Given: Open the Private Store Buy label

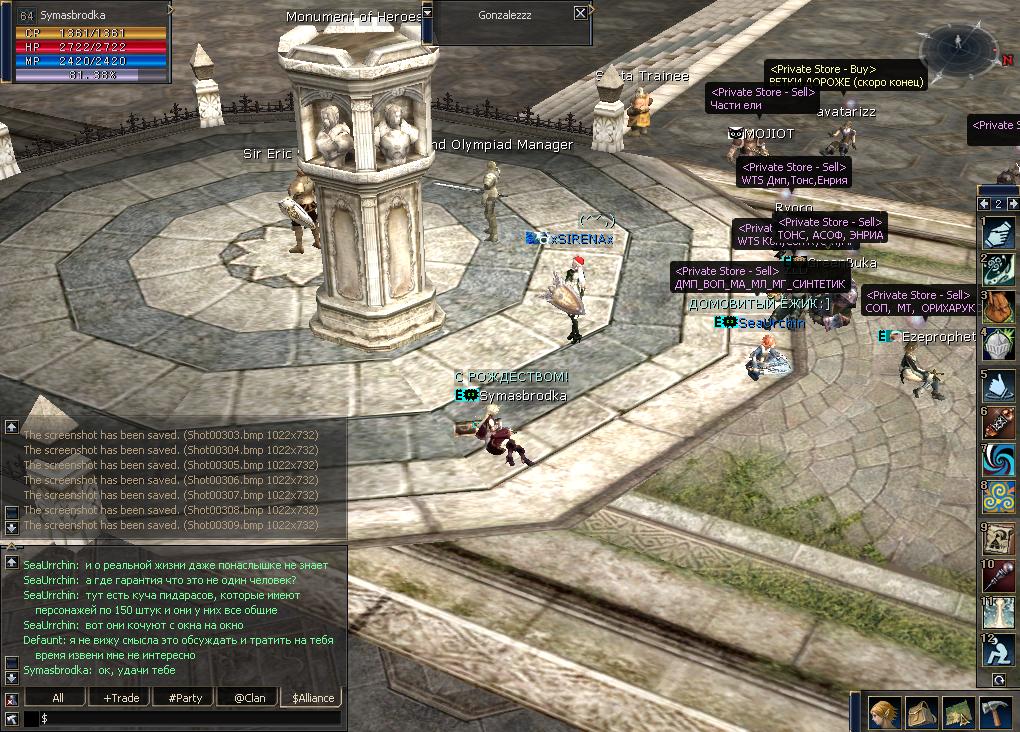Looking at the screenshot, I should click(822, 69).
